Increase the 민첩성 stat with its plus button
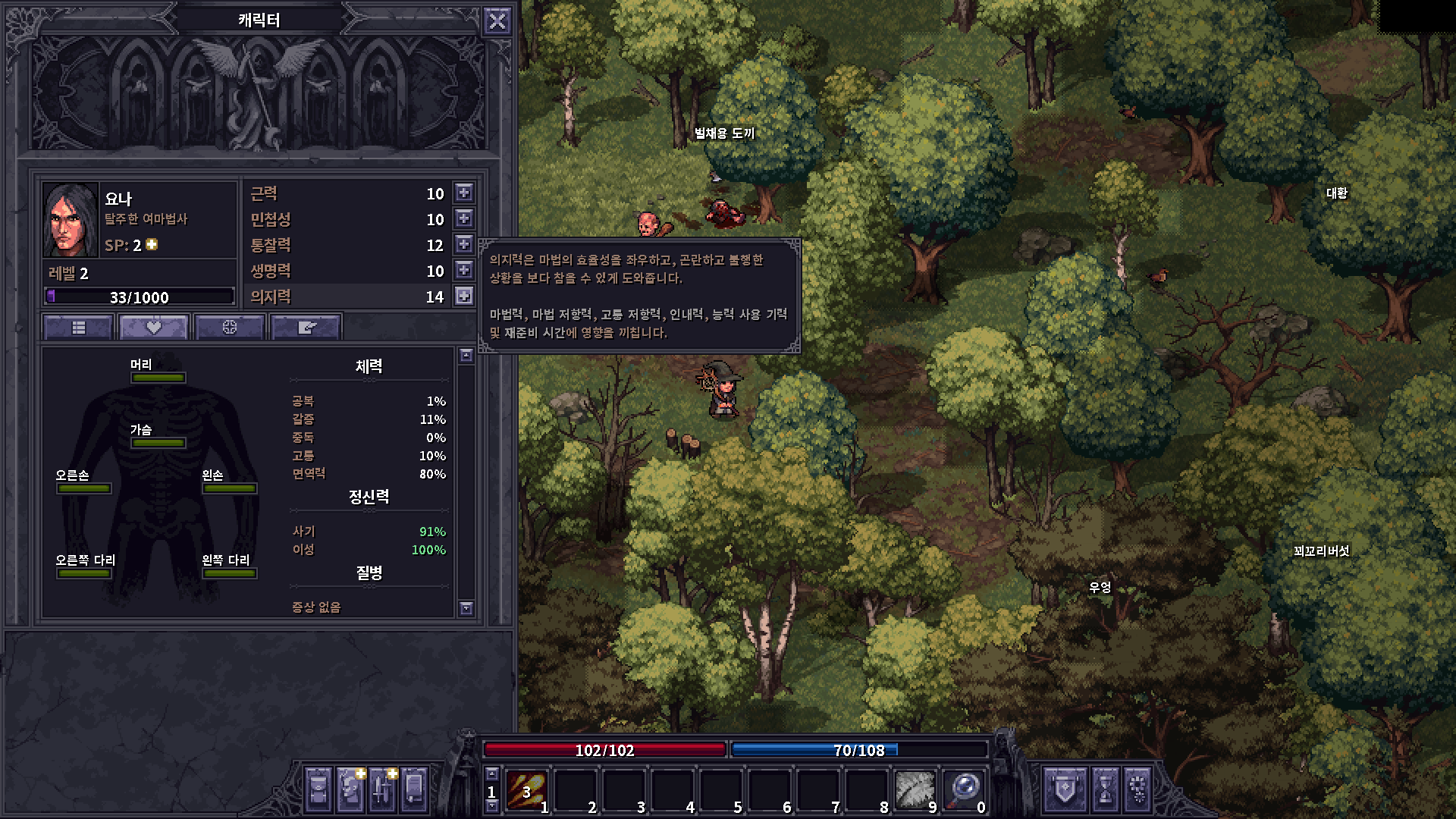 coord(464,218)
